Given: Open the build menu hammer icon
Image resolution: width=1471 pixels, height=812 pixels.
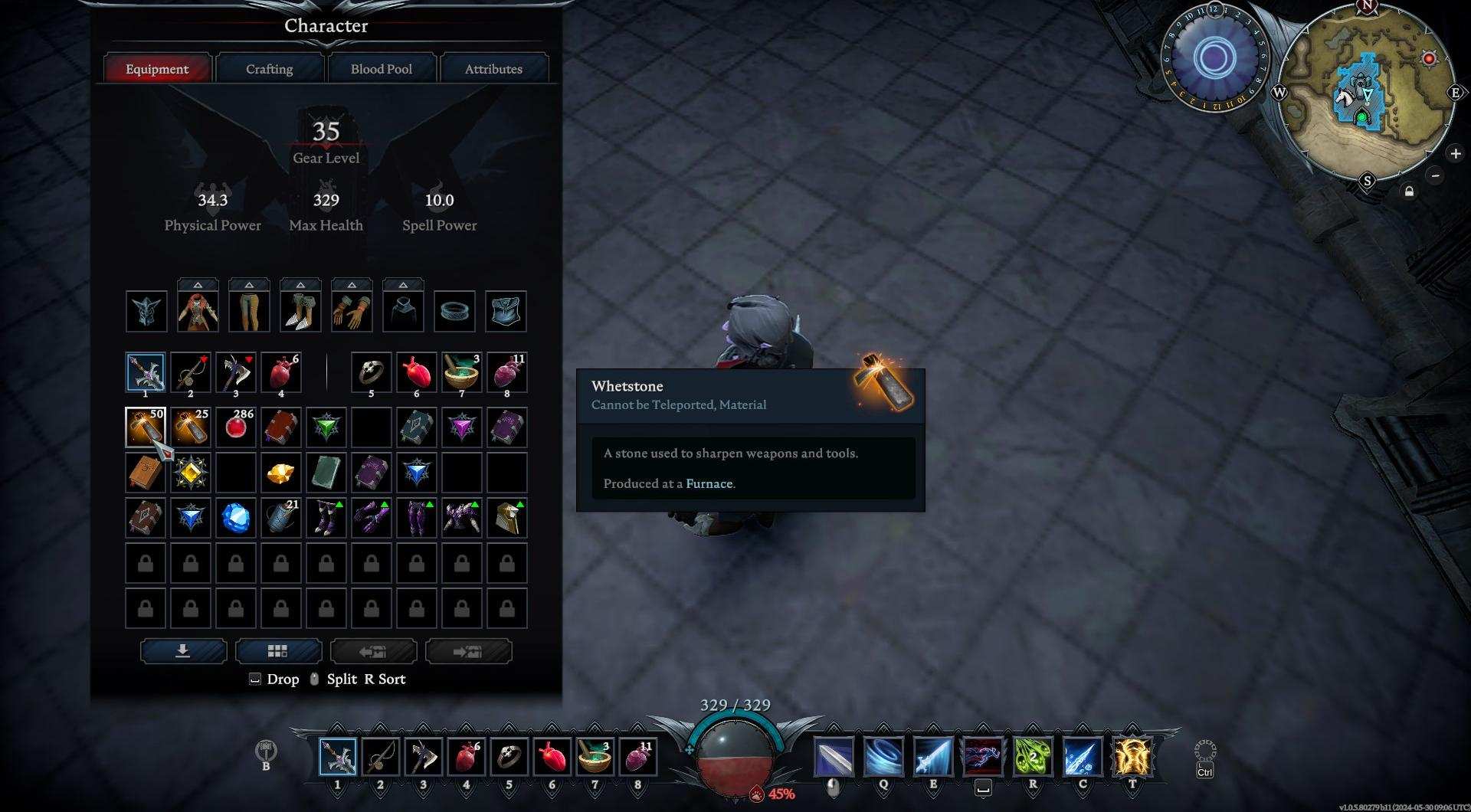Looking at the screenshot, I should pyautogui.click(x=266, y=749).
